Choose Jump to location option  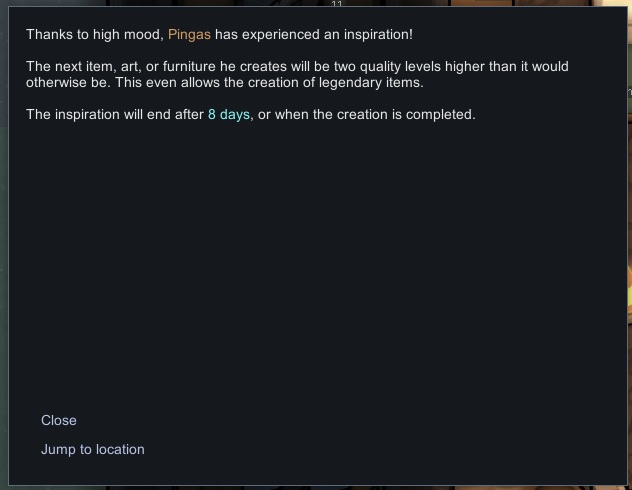point(93,450)
